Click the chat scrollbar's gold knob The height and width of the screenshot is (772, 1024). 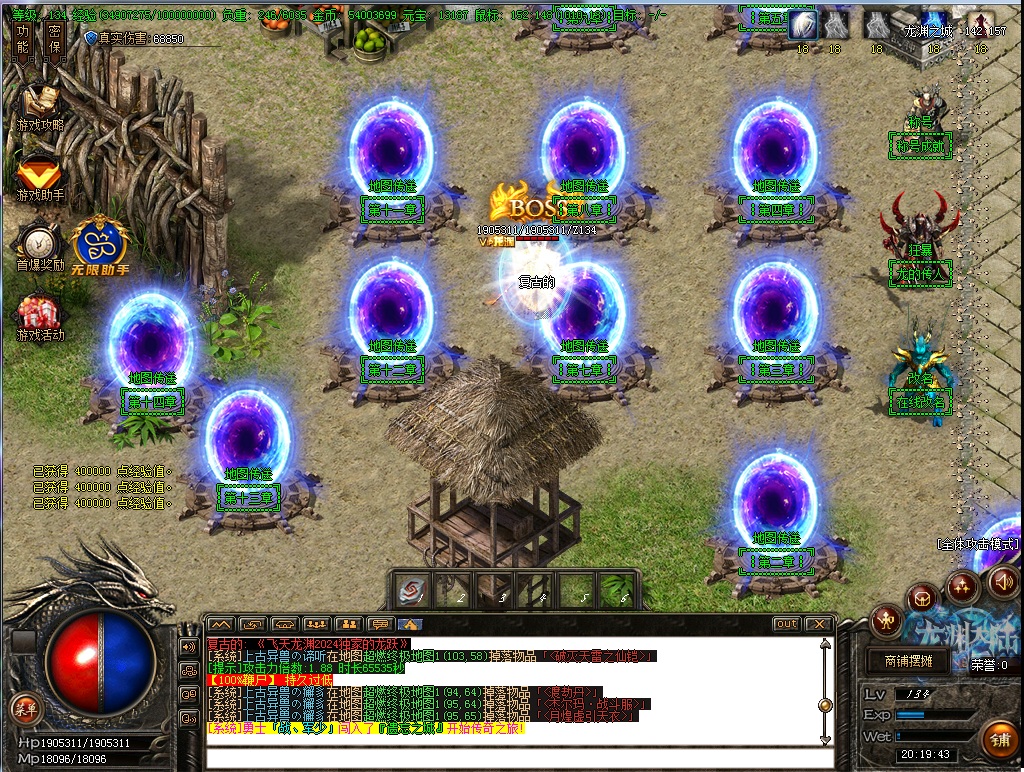825,705
